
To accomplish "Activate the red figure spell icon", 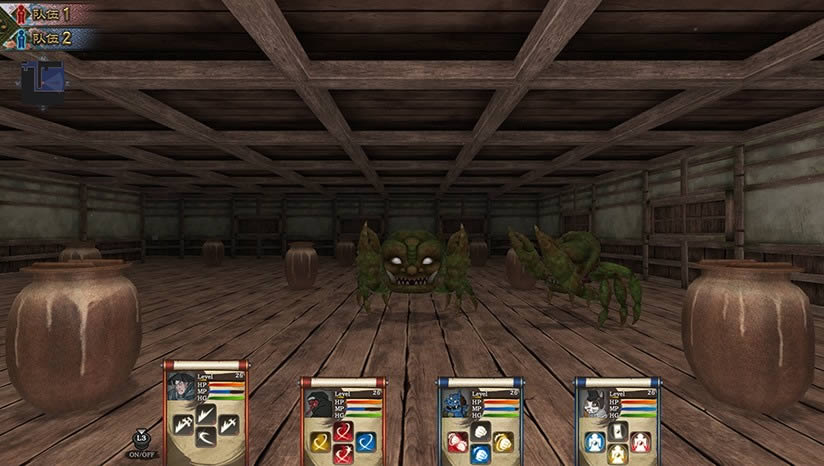I will click(x=640, y=441).
